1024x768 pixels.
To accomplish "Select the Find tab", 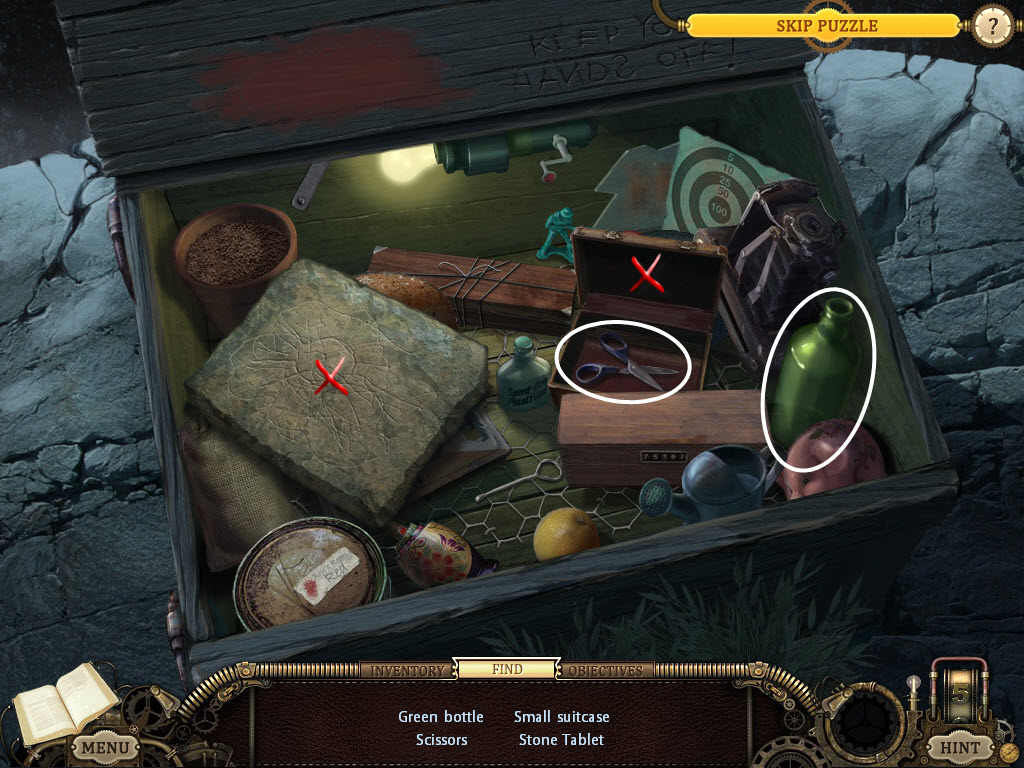I will pyautogui.click(x=506, y=670).
